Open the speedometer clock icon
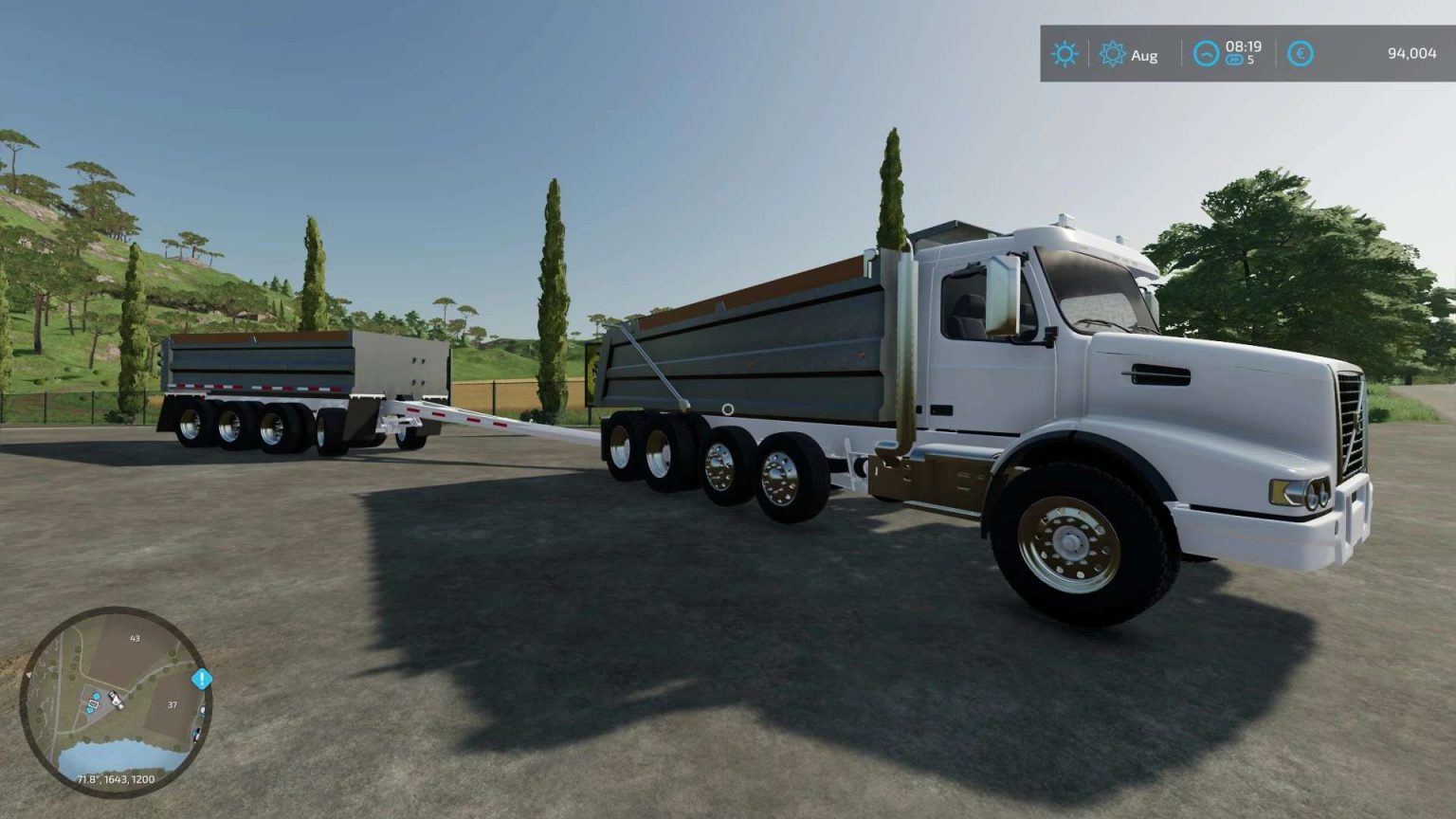 pos(1206,53)
